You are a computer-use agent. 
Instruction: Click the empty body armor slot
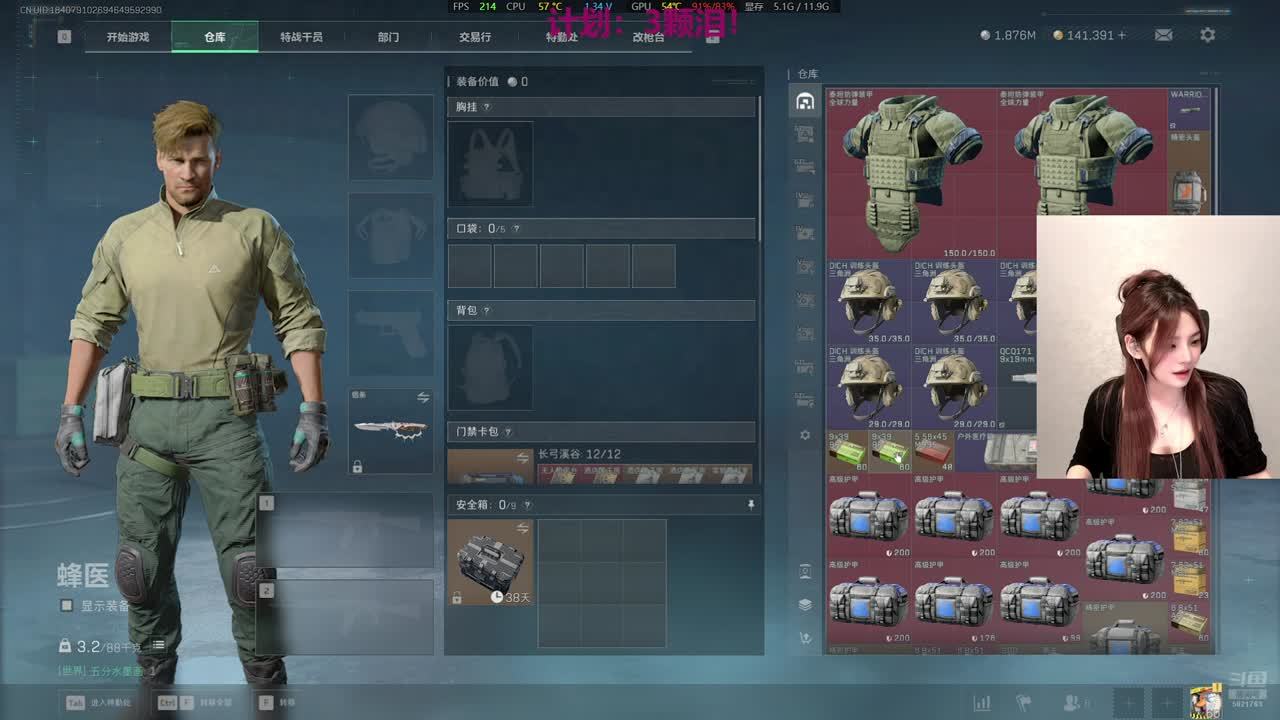pyautogui.click(x=390, y=236)
